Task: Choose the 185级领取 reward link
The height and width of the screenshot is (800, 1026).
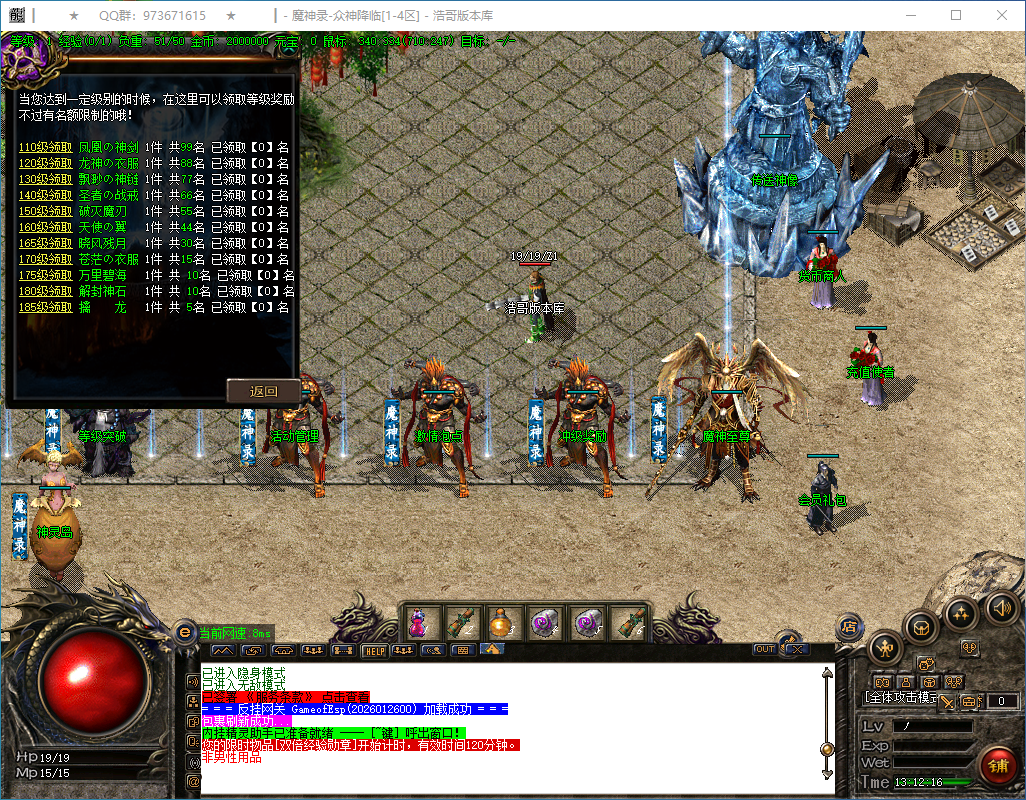Action: pos(46,307)
